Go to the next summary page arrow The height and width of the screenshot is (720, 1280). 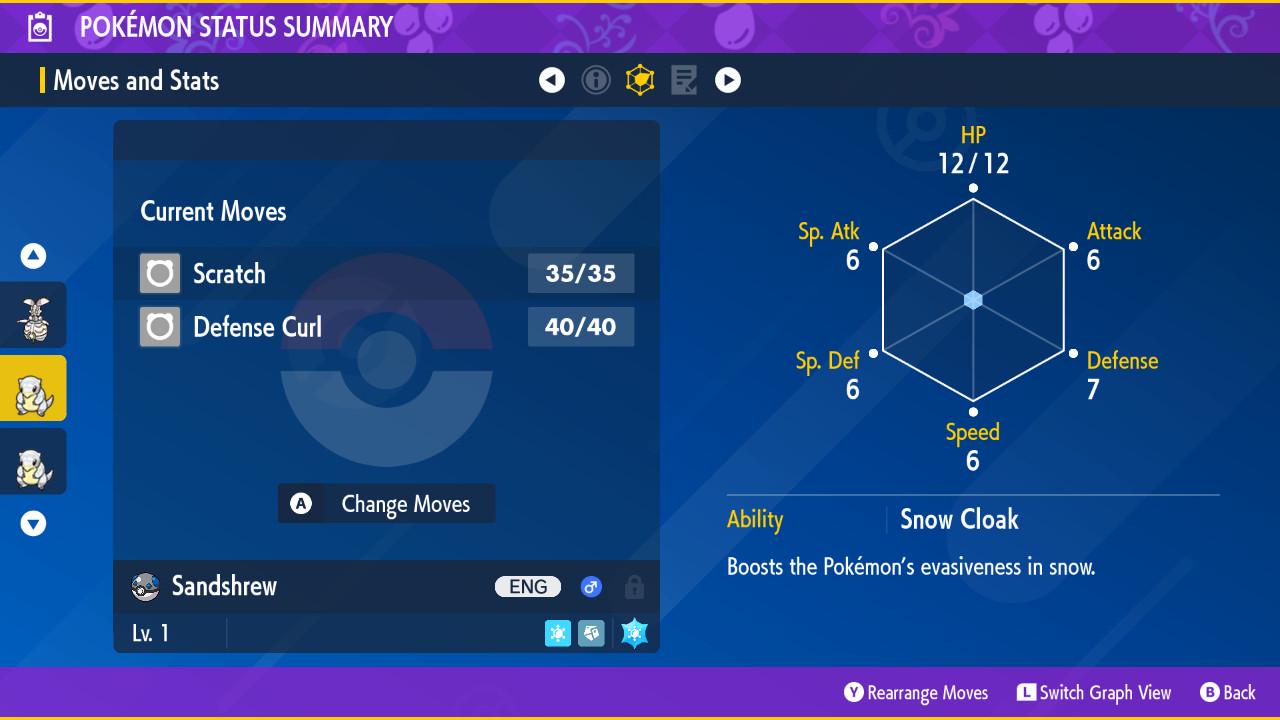(728, 80)
